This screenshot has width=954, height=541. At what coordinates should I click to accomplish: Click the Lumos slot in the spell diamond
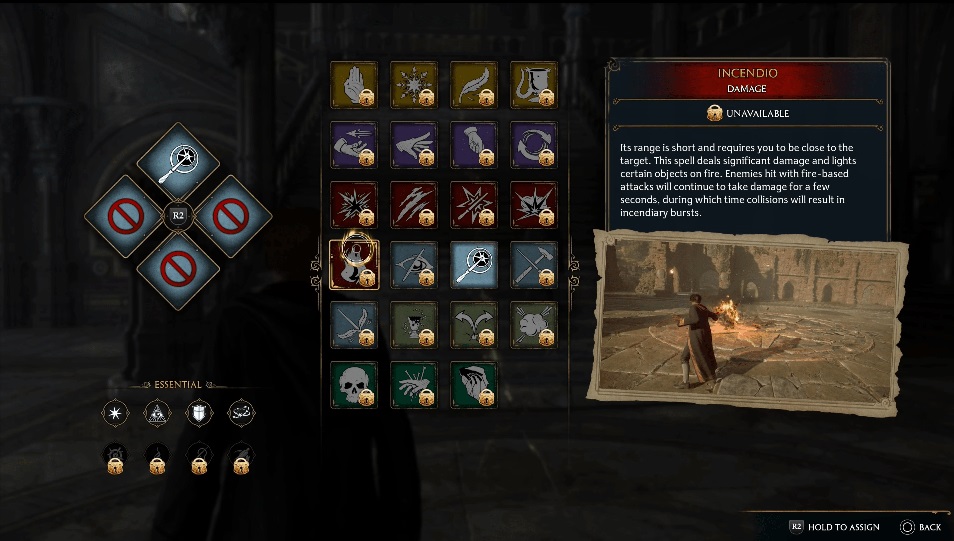pos(176,160)
